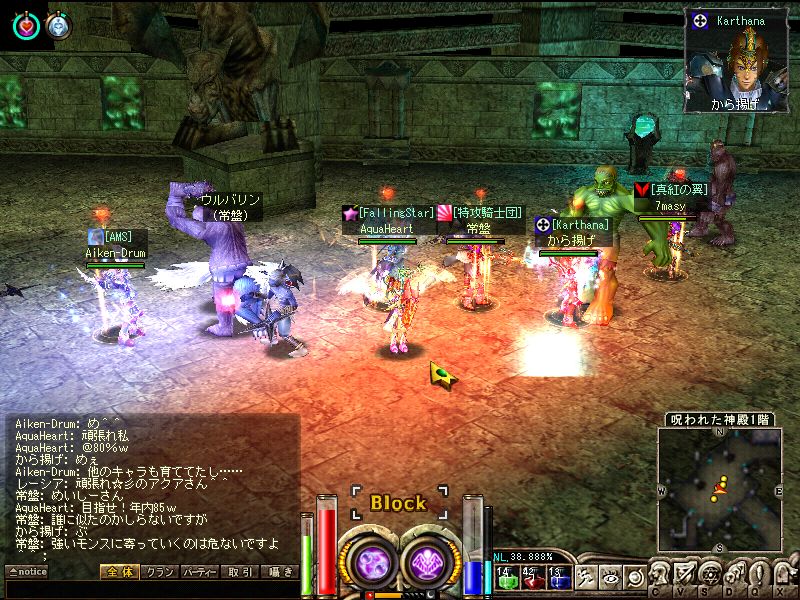
Task: Switch chat to the クラン tab
Action: click(x=160, y=572)
